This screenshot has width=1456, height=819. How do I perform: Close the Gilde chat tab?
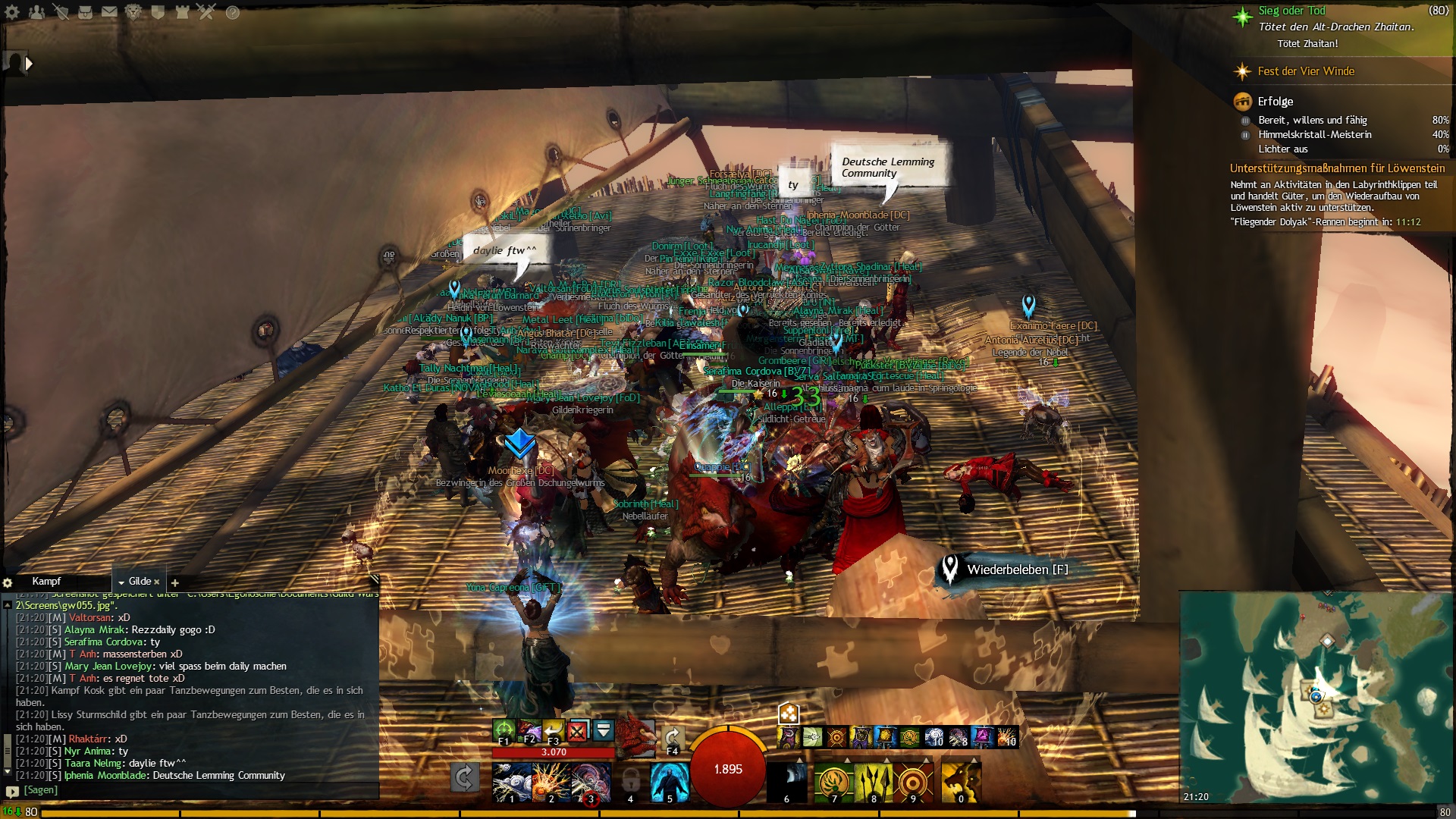pyautogui.click(x=157, y=582)
